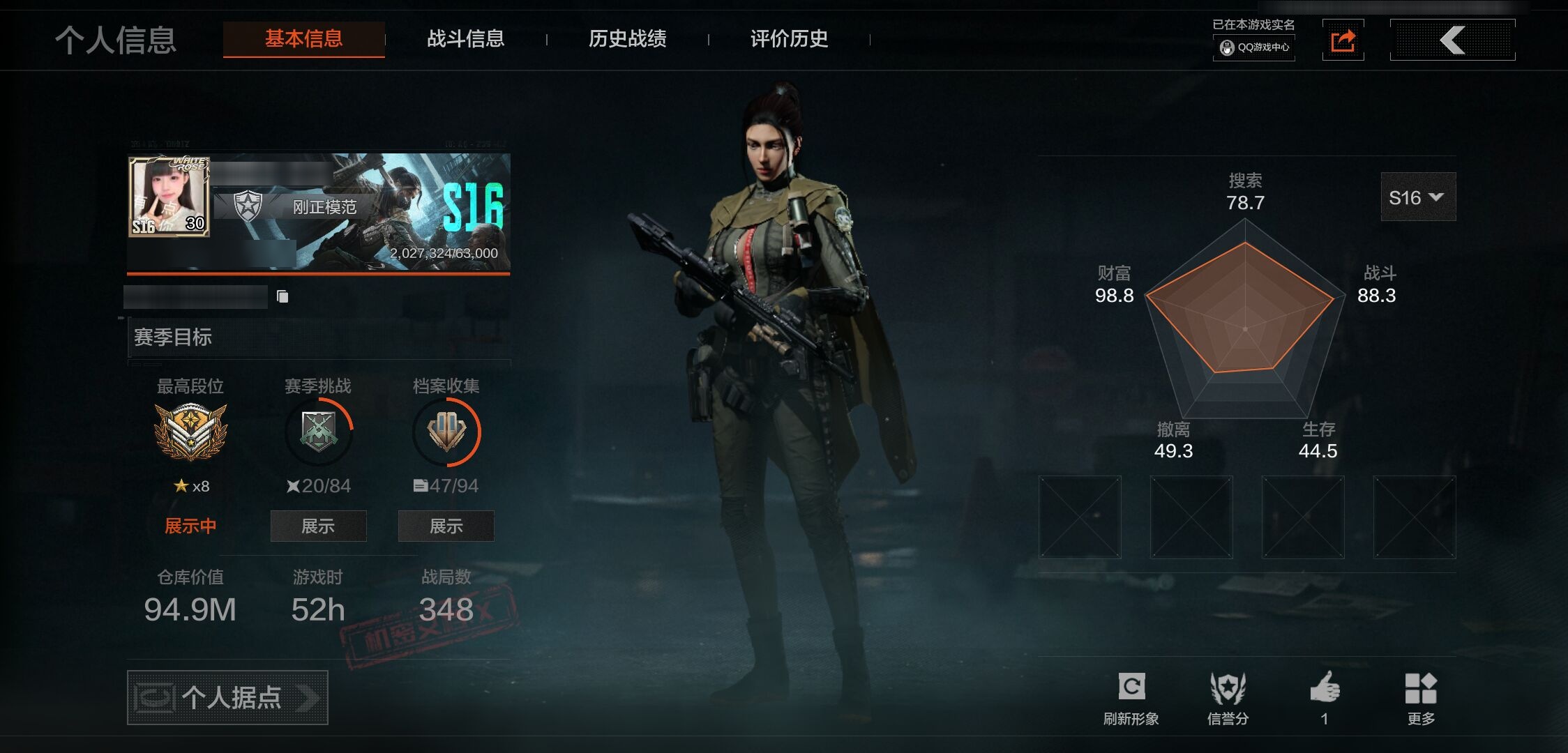
Task: Share profile with the orange share icon
Action: 1343,40
